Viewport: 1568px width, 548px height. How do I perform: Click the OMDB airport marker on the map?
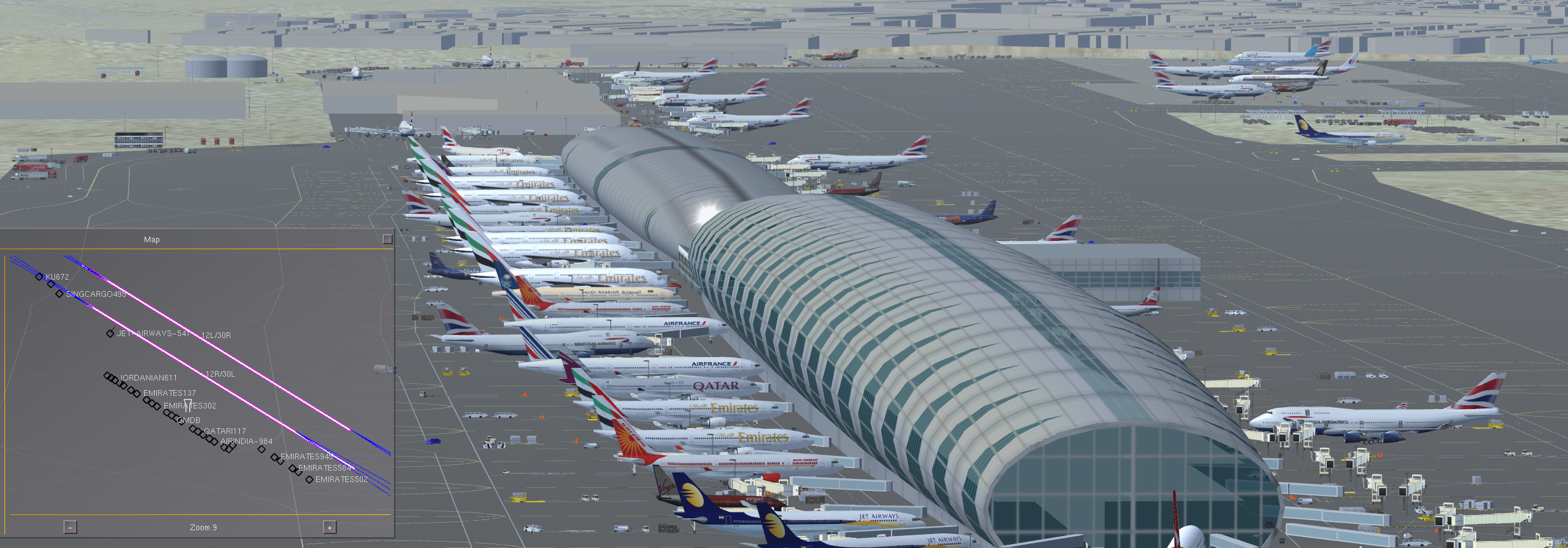pos(188,405)
